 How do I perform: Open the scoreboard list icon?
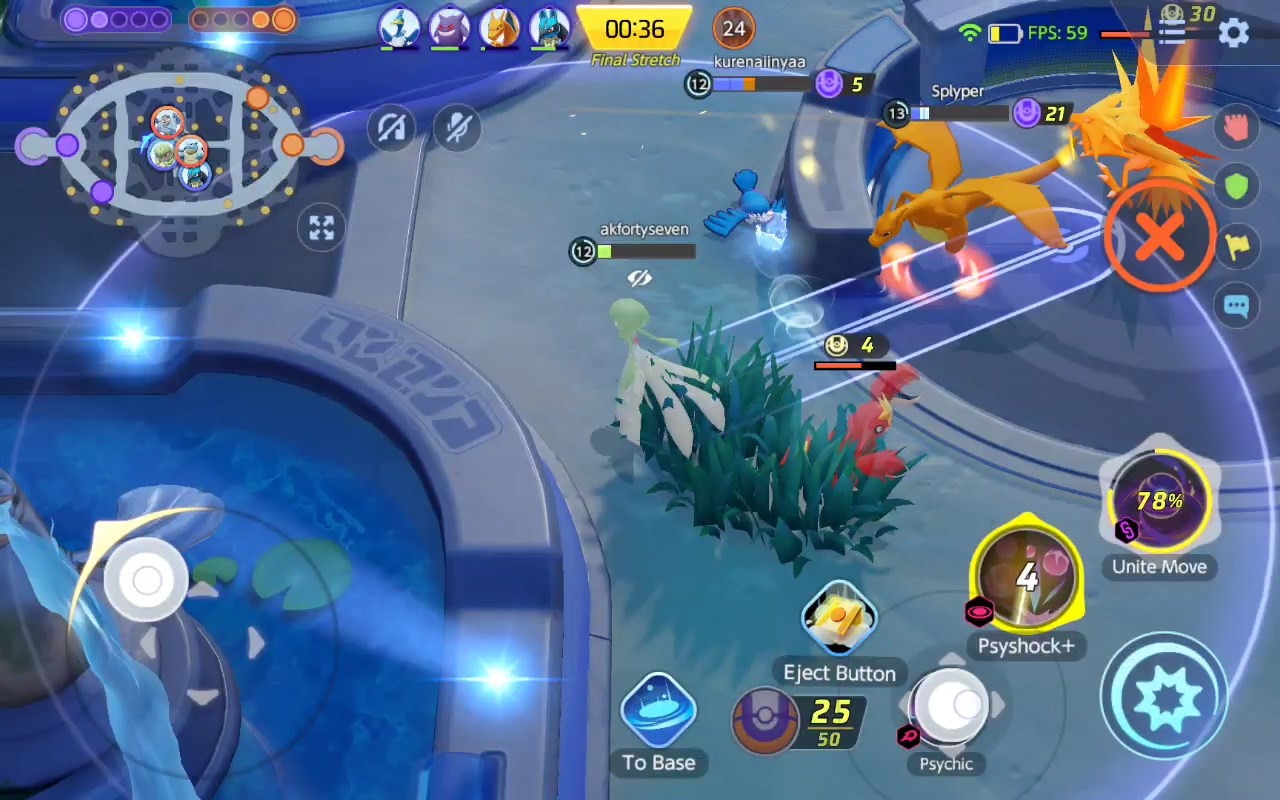[1171, 33]
